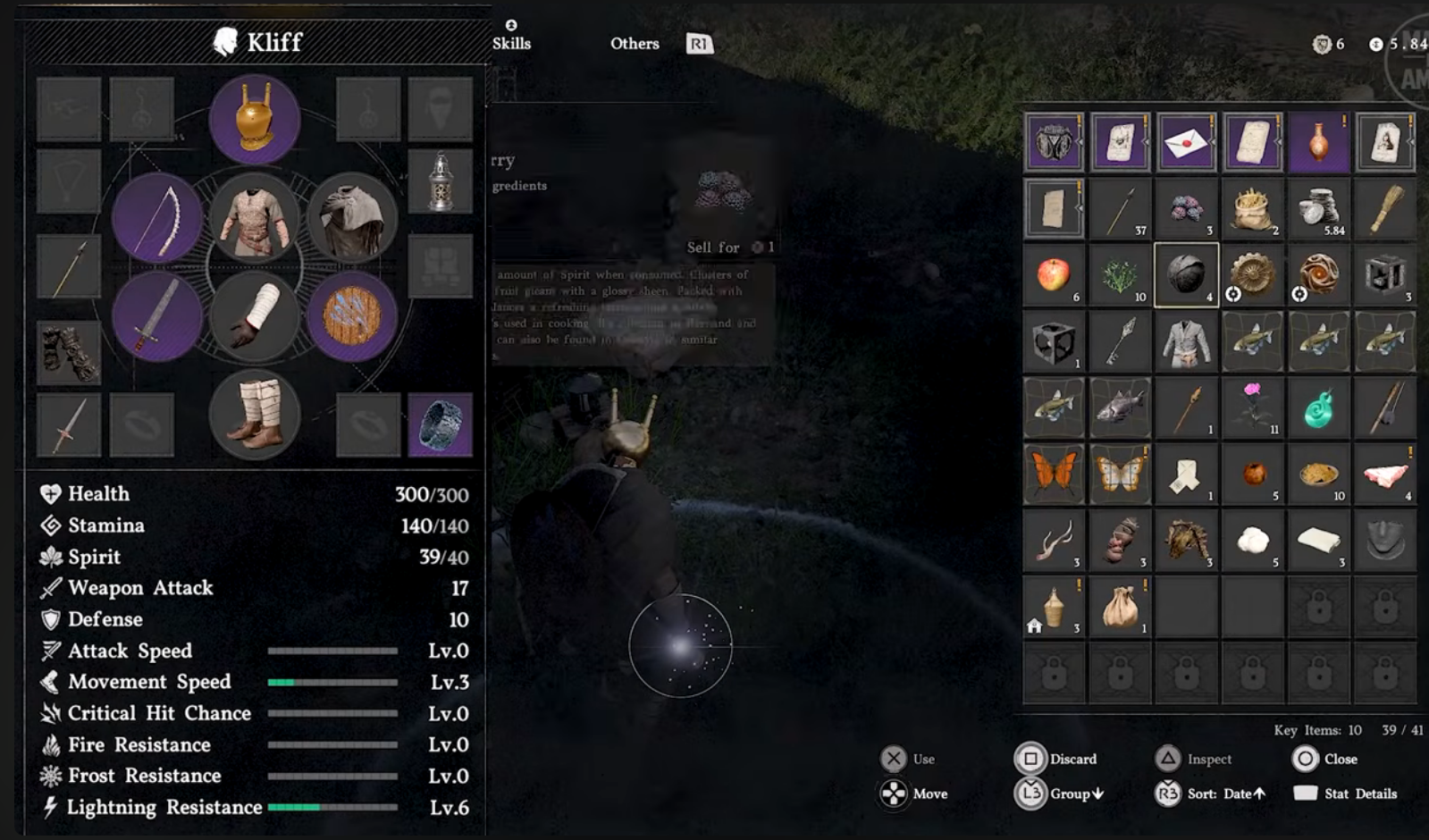Select the golden horned helmet slot
Screen dimensions: 1429x840
[255, 119]
